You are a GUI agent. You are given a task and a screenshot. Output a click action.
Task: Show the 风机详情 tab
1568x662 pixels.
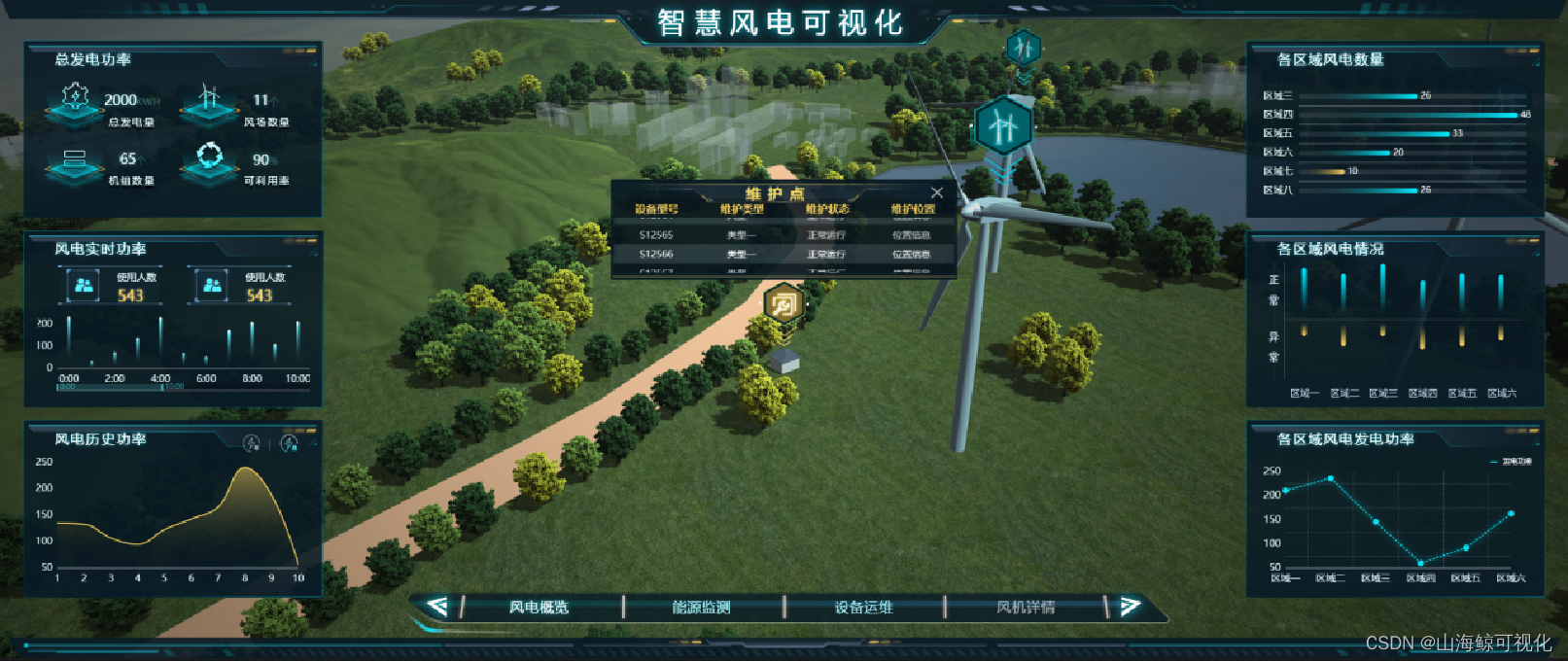coord(1026,608)
